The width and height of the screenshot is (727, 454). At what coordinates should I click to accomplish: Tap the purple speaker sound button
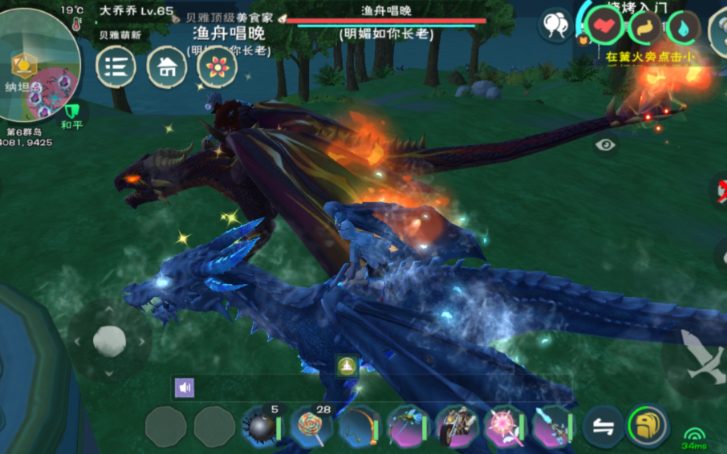184,387
